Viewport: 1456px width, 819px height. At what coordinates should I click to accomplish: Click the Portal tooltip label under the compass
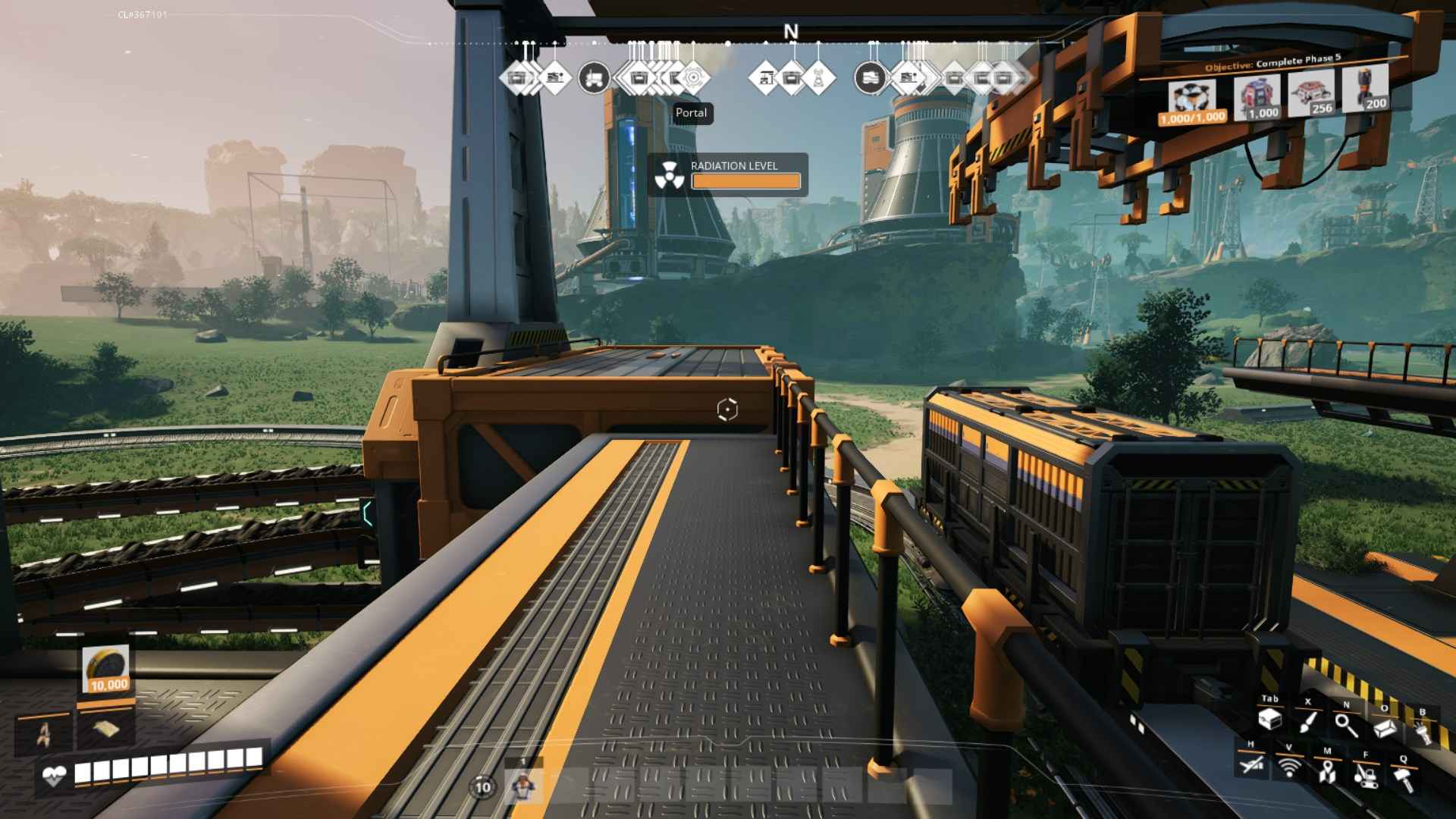click(x=691, y=112)
